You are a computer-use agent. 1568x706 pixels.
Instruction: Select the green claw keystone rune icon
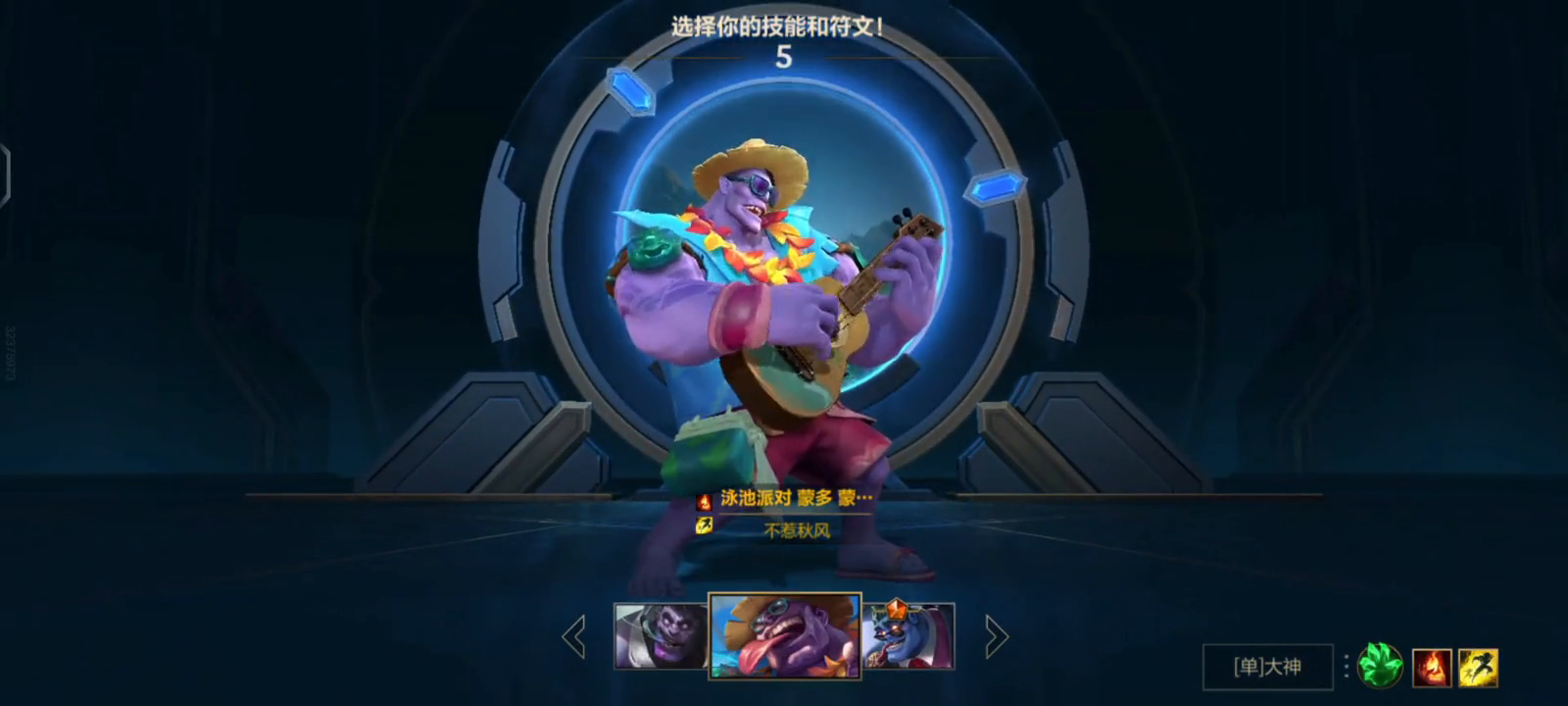tap(1380, 667)
